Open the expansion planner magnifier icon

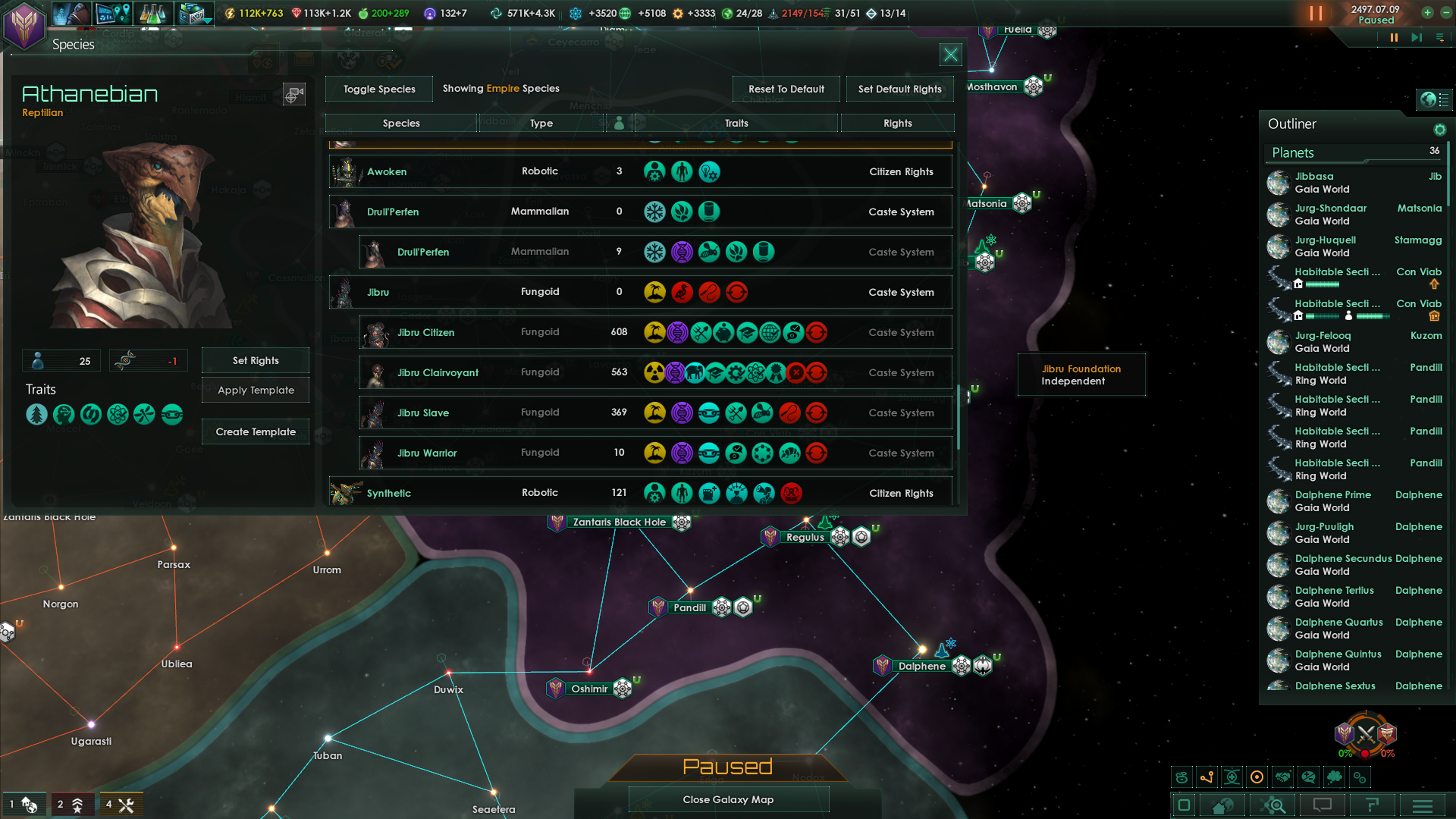click(x=1274, y=805)
